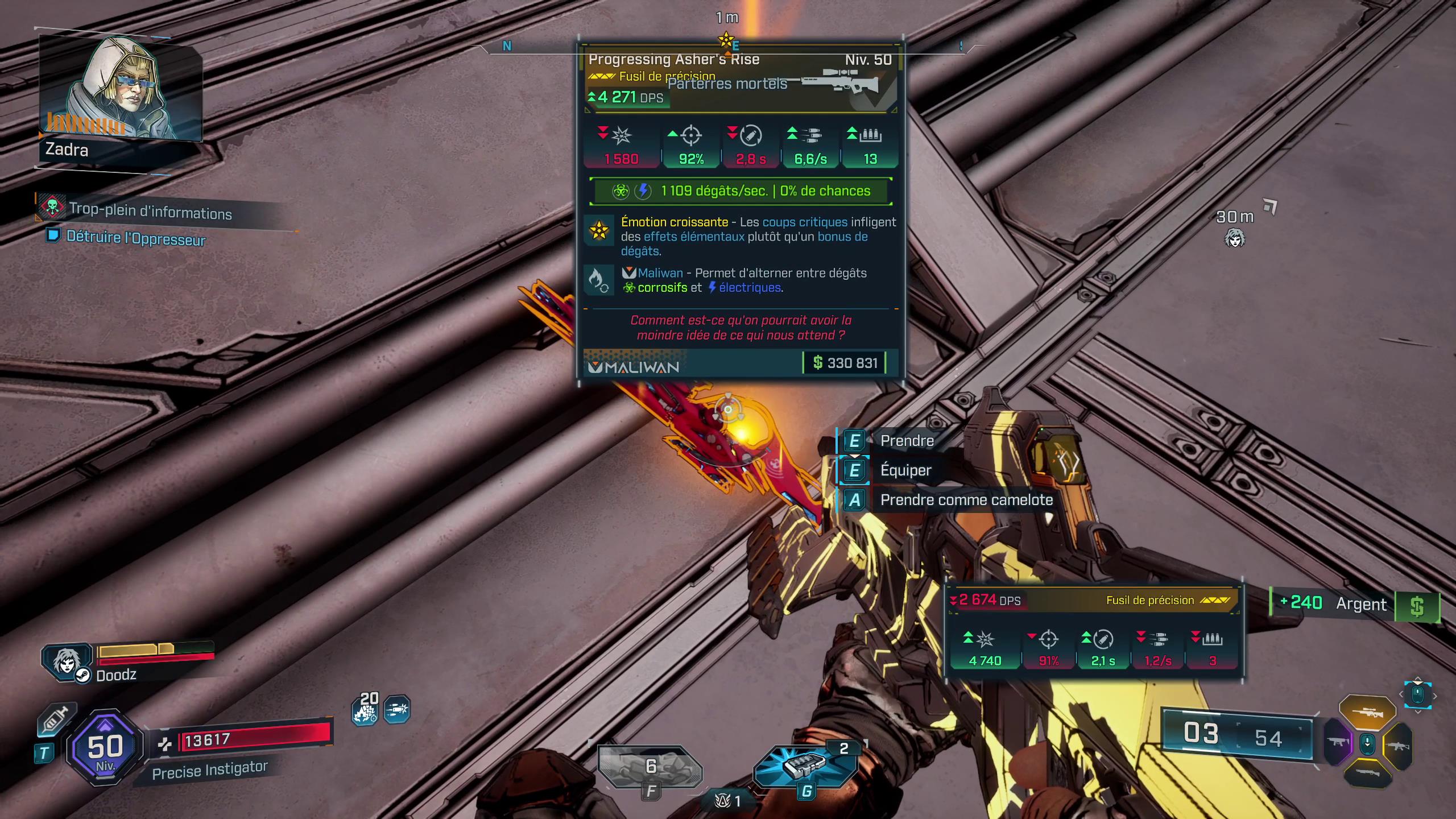Click the health injector icon near the level badge
1456x819 pixels.
pos(51,719)
